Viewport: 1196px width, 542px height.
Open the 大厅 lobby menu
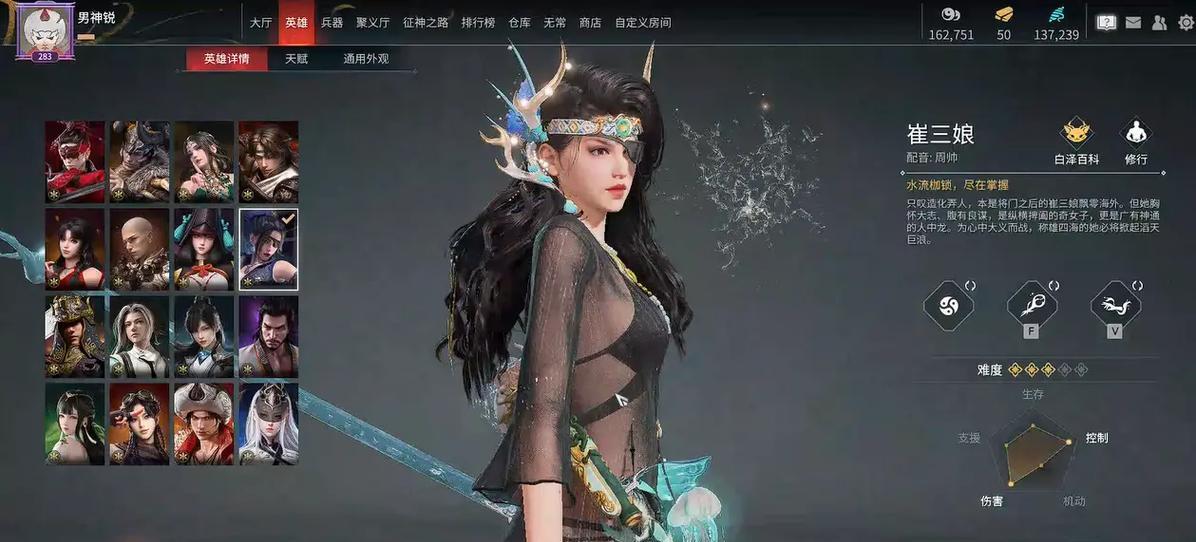point(260,22)
